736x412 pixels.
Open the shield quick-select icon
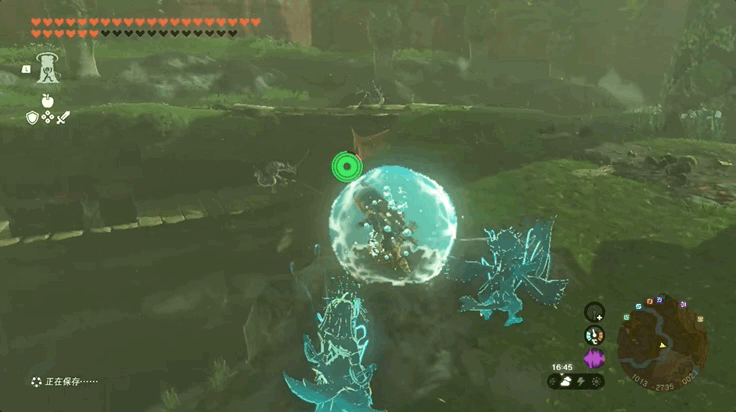[x=31, y=118]
